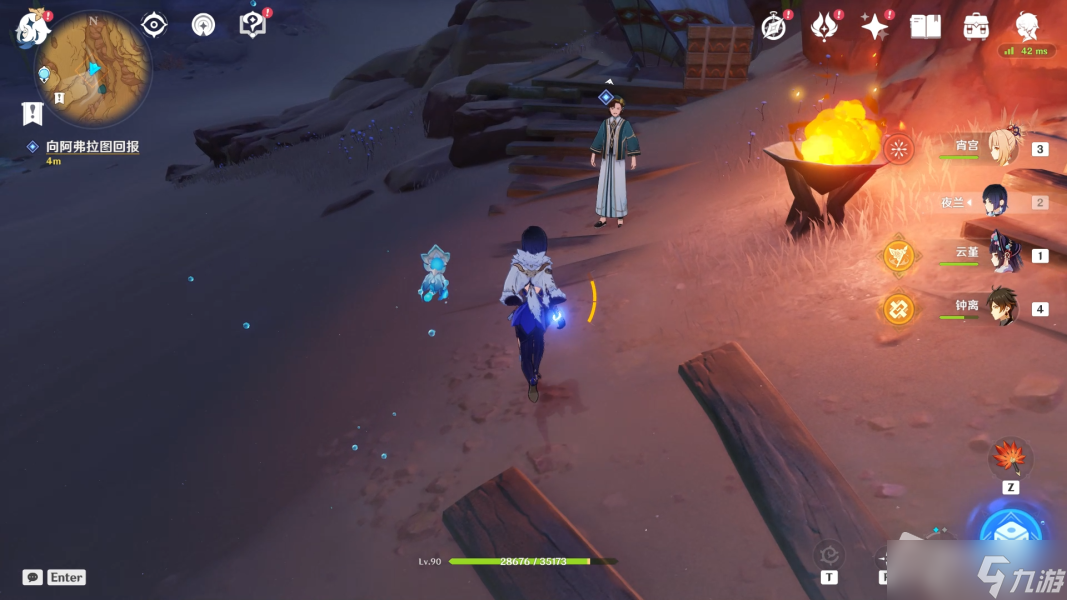Open the character profile icon
The width and height of the screenshot is (1067, 600).
point(1027,27)
